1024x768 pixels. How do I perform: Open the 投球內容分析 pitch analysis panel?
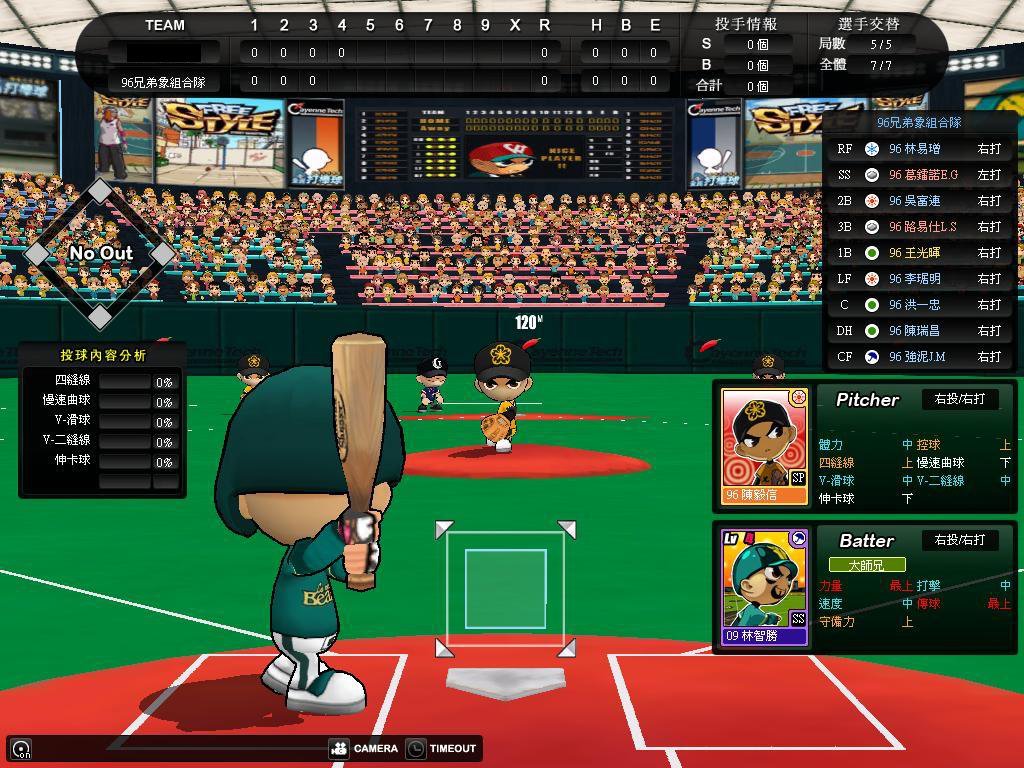(102, 355)
